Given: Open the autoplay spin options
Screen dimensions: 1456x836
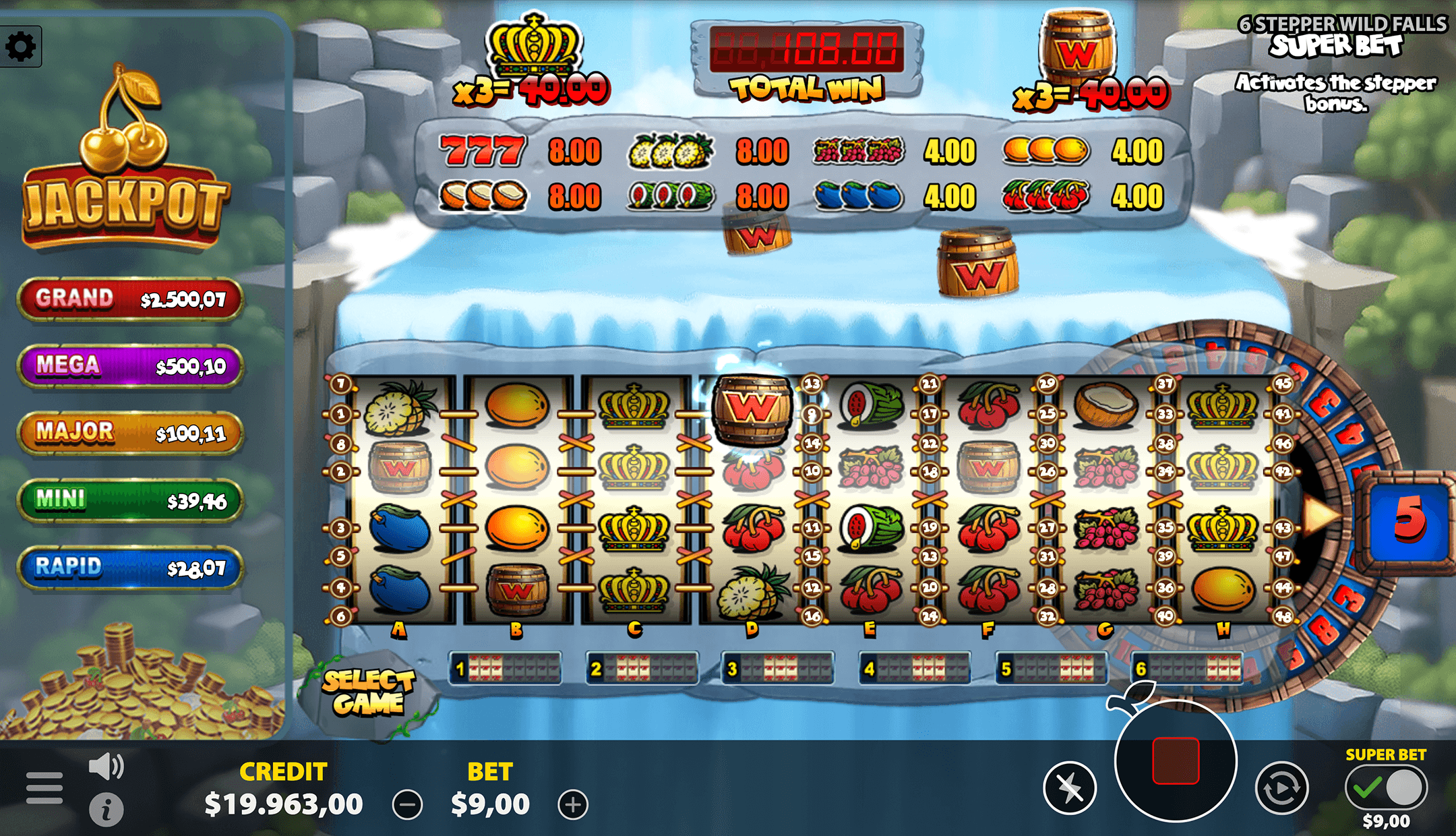Looking at the screenshot, I should click(x=1281, y=787).
